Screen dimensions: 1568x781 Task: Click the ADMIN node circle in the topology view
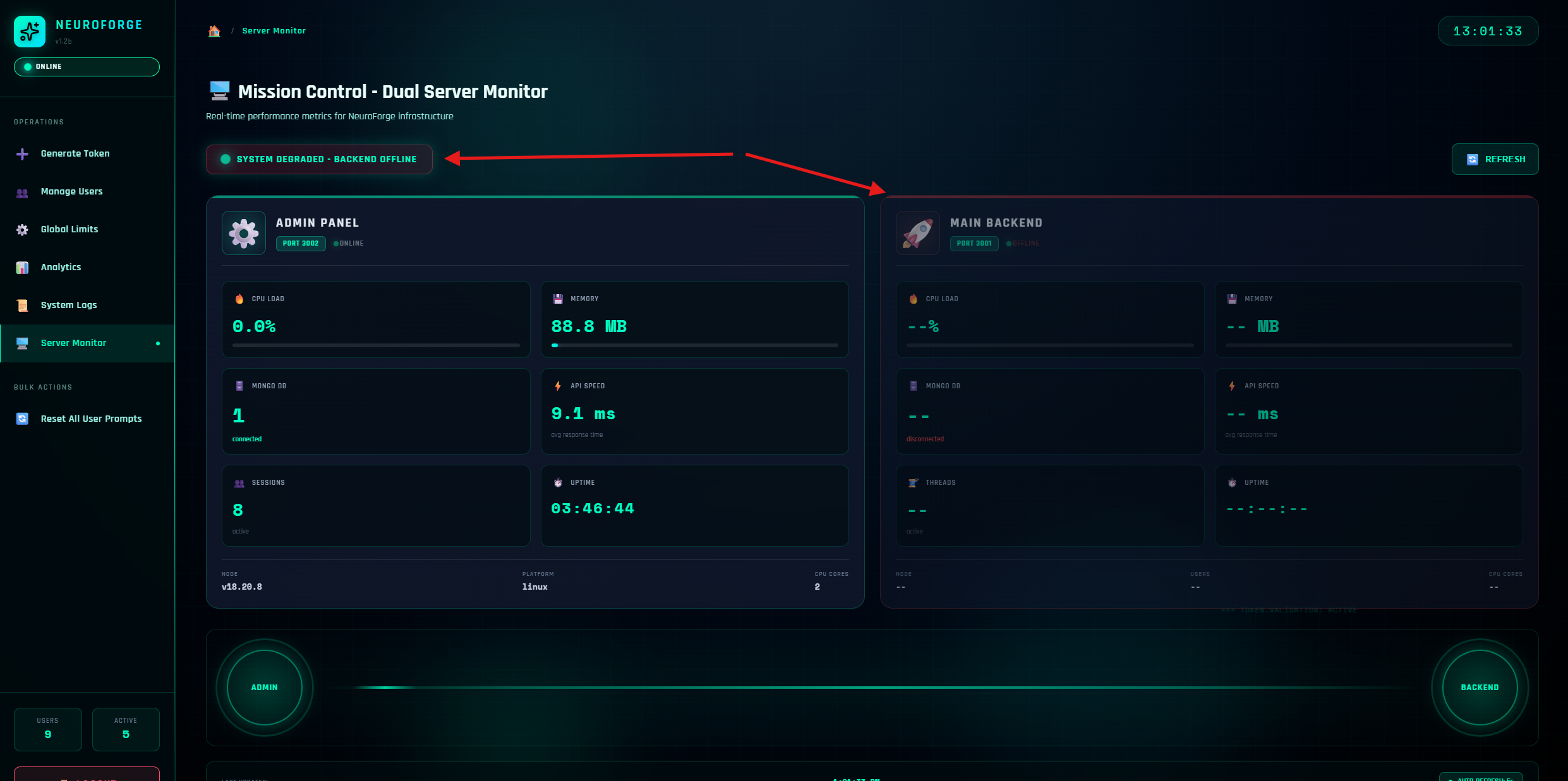tap(264, 688)
